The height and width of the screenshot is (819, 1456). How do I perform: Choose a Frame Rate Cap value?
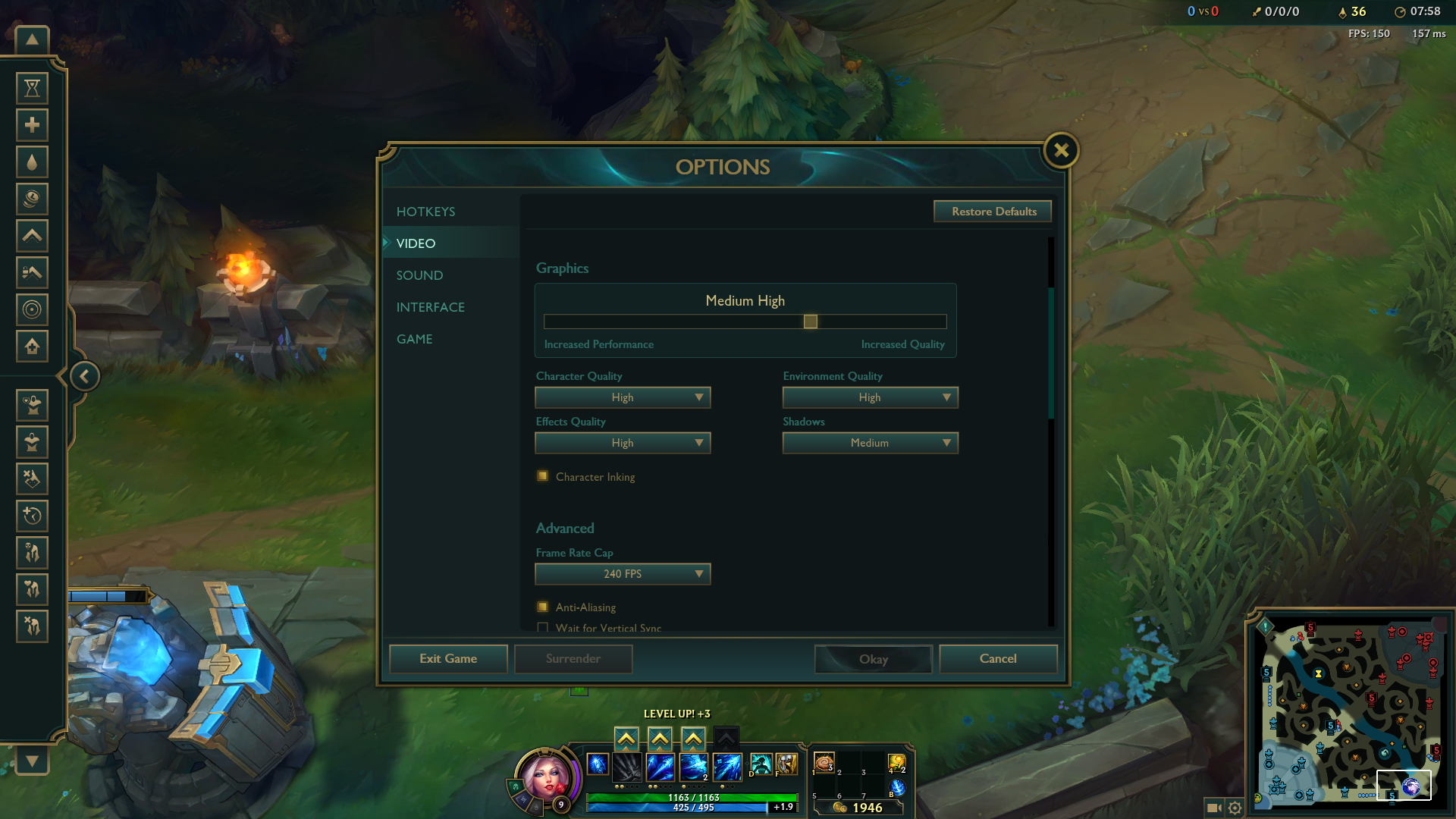623,574
